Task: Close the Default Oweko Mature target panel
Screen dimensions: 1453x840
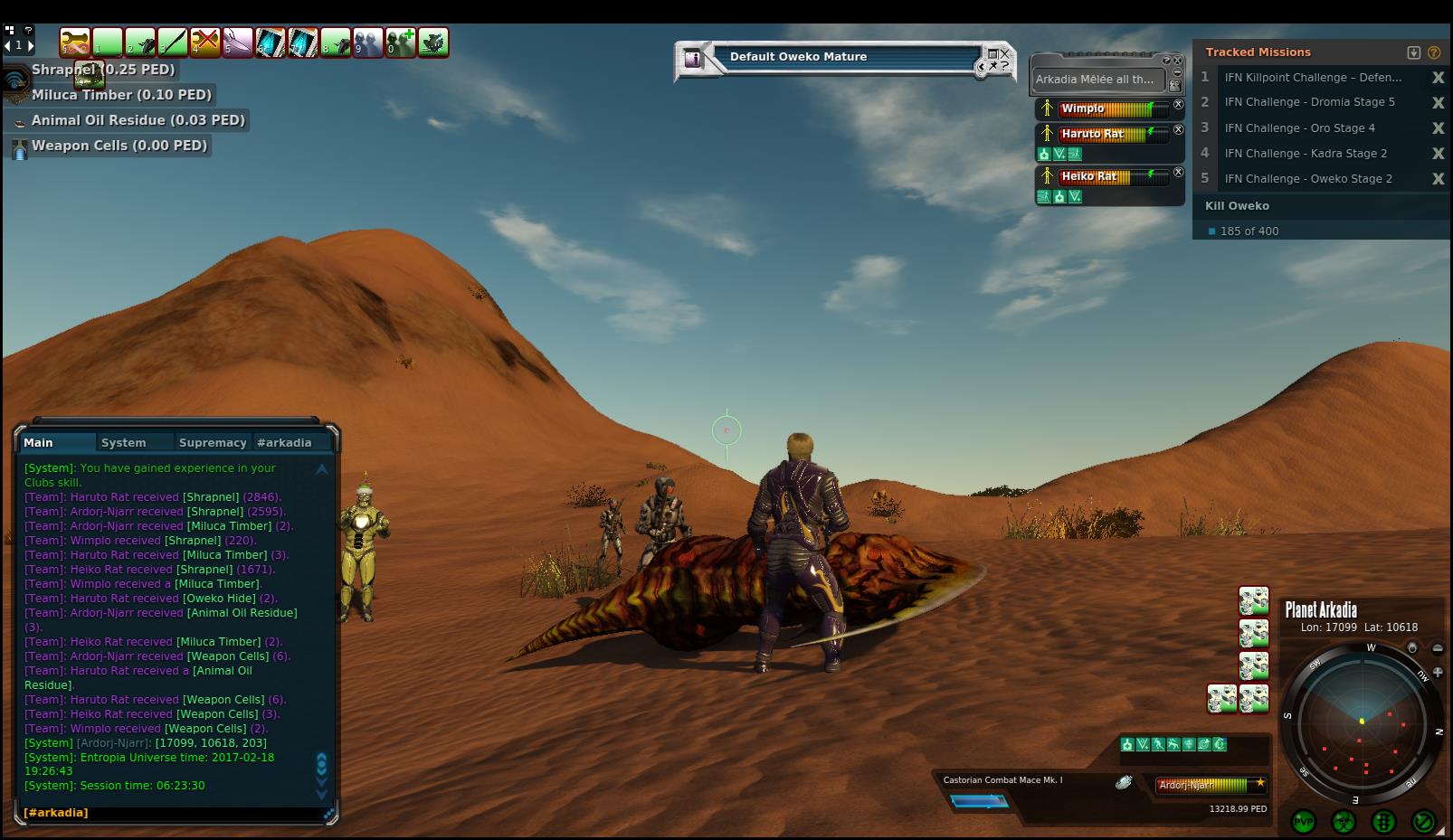Action: click(x=1005, y=53)
